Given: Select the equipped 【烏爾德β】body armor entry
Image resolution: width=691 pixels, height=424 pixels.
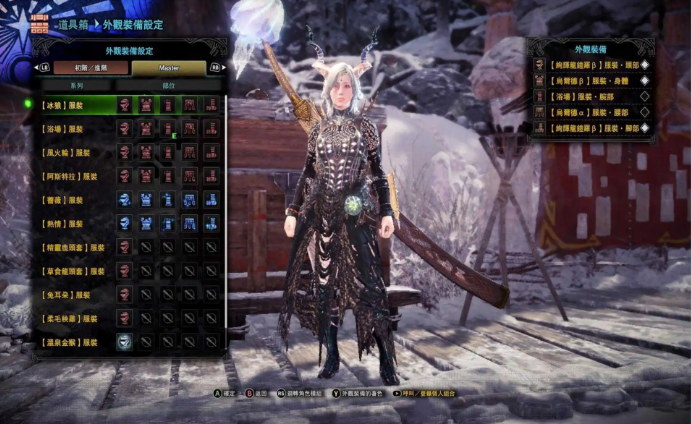Looking at the screenshot, I should [592, 81].
